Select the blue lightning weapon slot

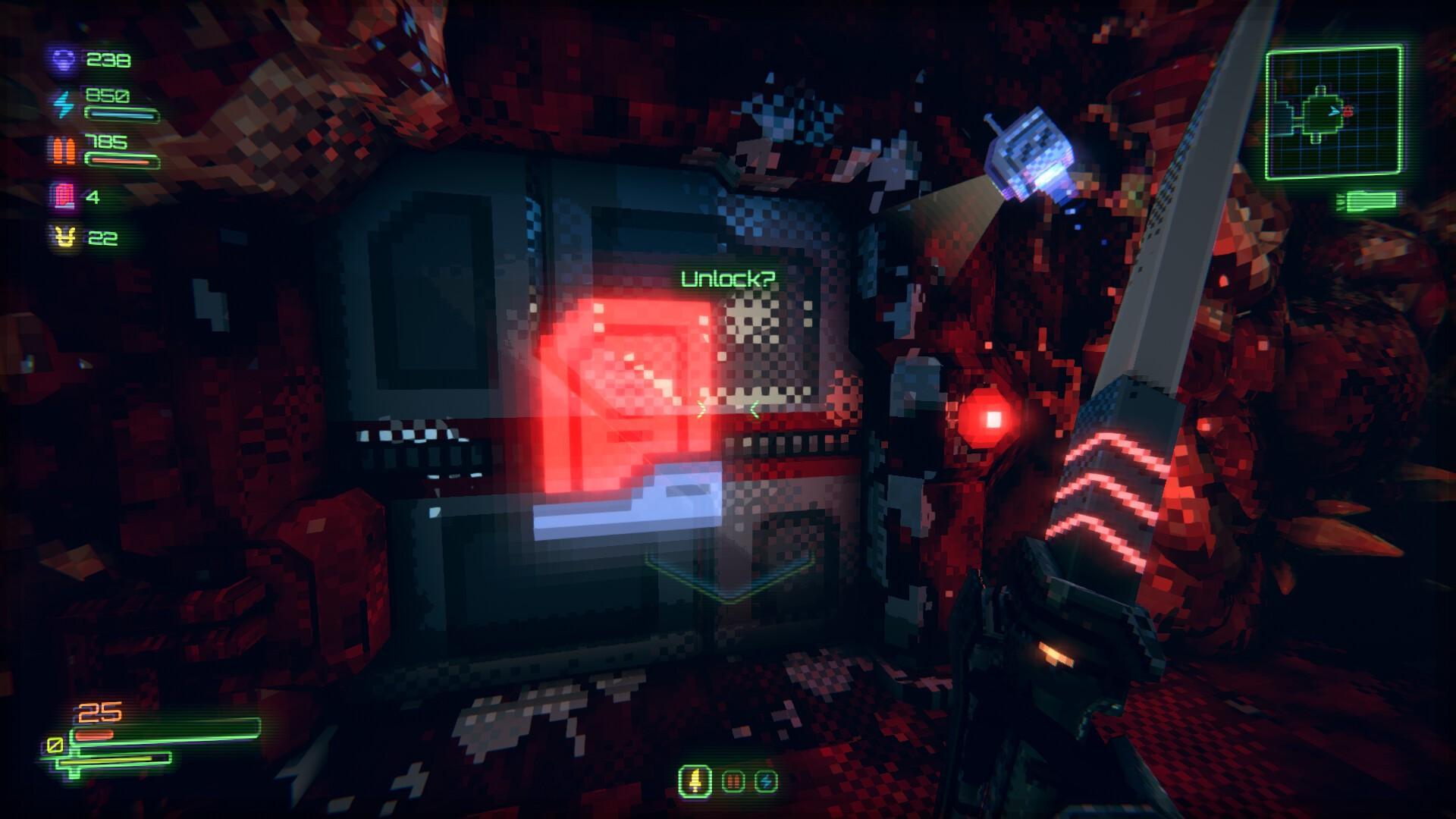tap(766, 782)
